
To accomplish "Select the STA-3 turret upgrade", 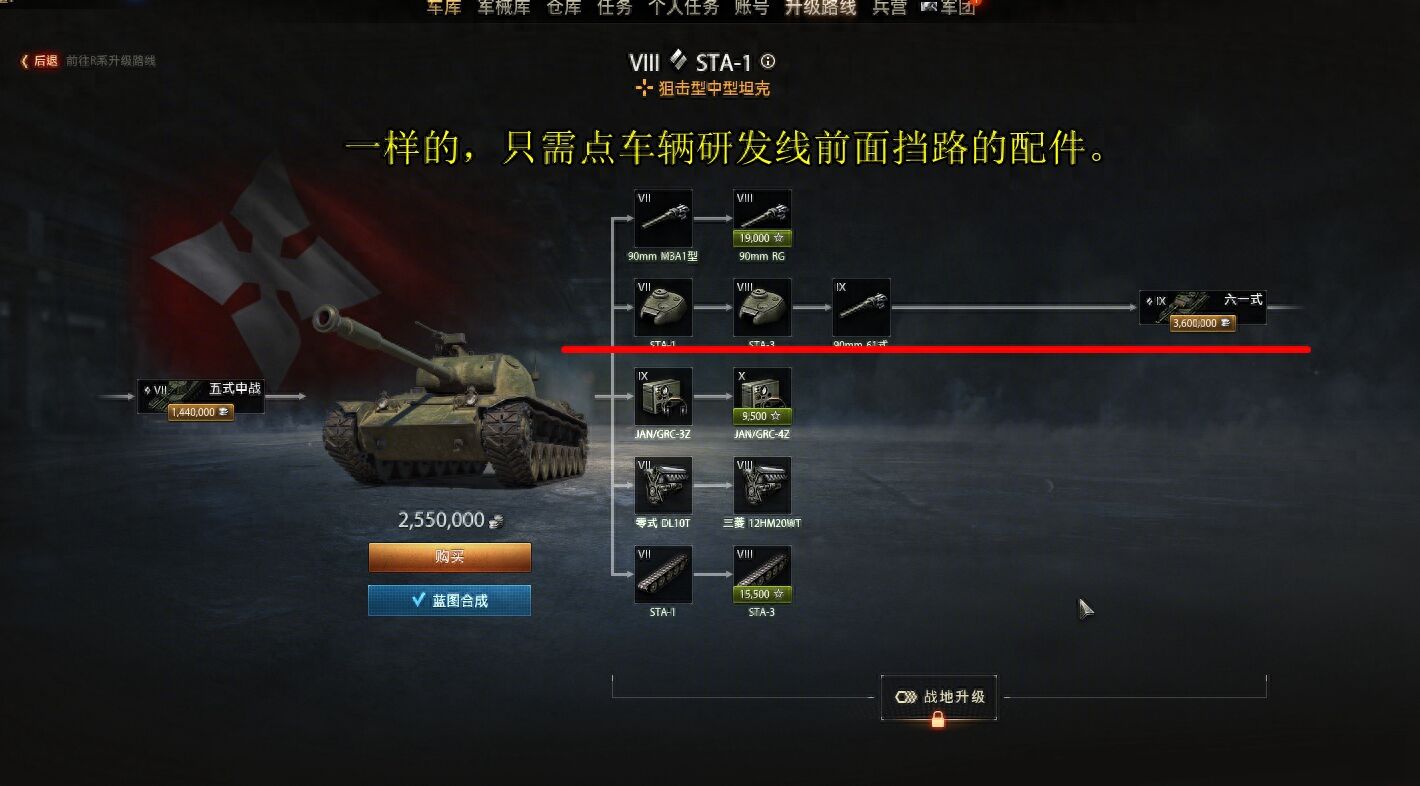I will [x=761, y=307].
